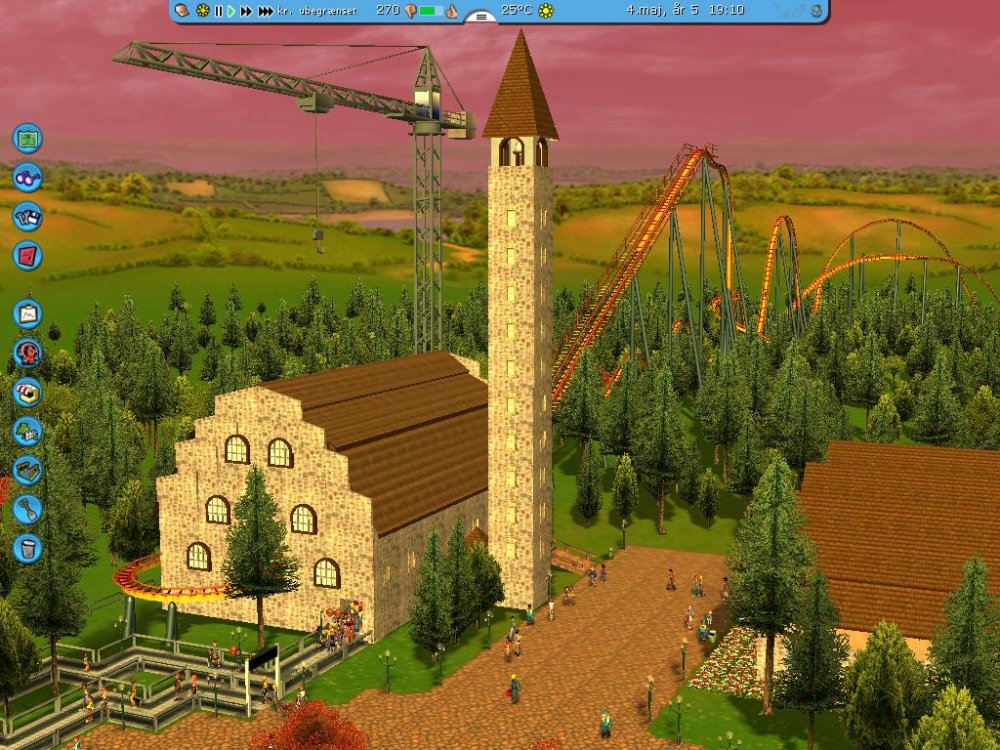1000x750 pixels.
Task: Open the park map icon
Action: (28, 137)
